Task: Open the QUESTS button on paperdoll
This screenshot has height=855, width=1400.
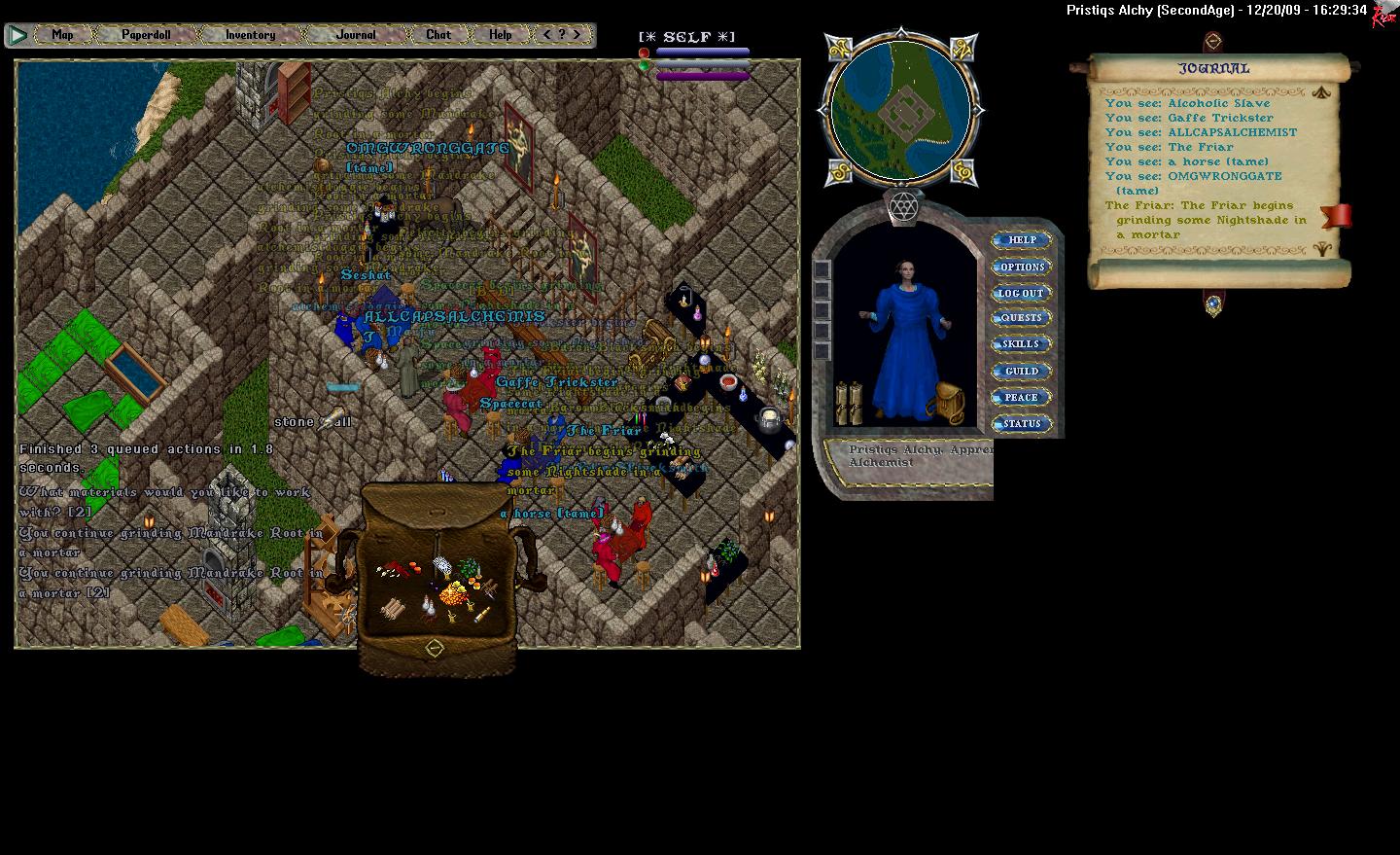Action: [x=1021, y=318]
